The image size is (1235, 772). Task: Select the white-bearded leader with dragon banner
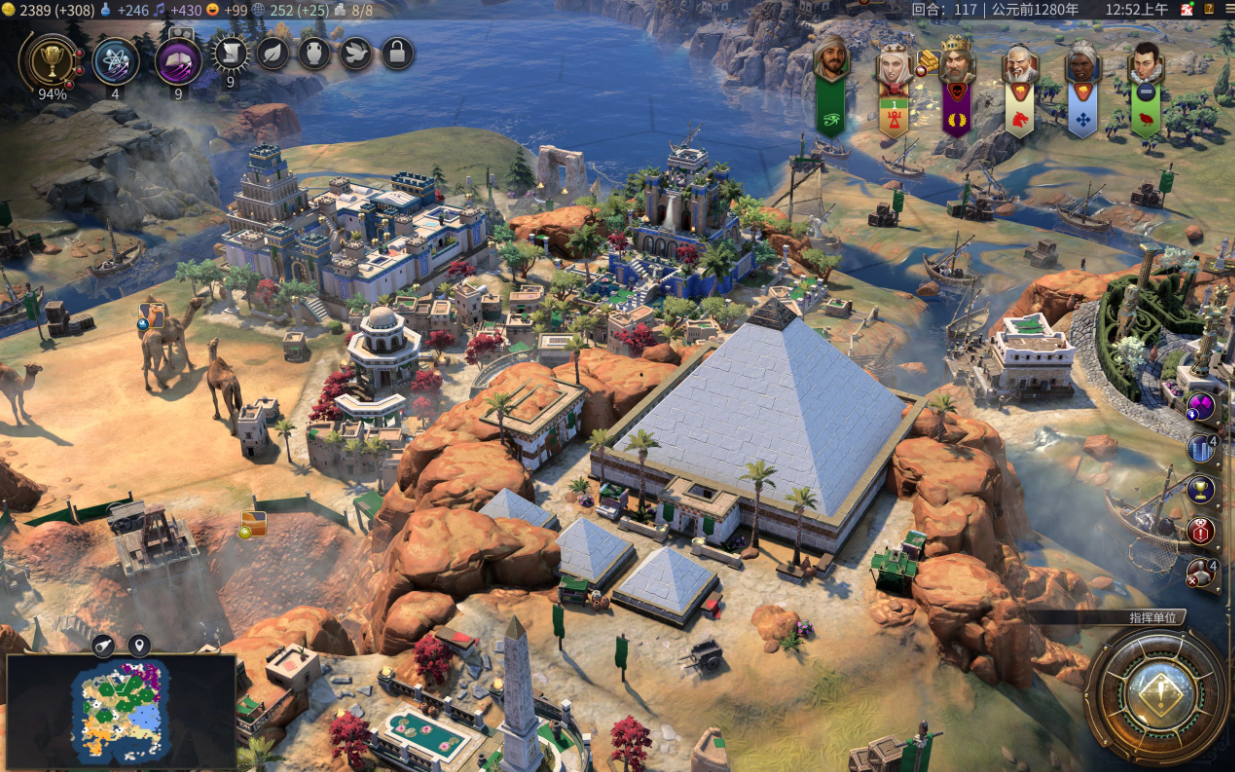pyautogui.click(x=1020, y=64)
